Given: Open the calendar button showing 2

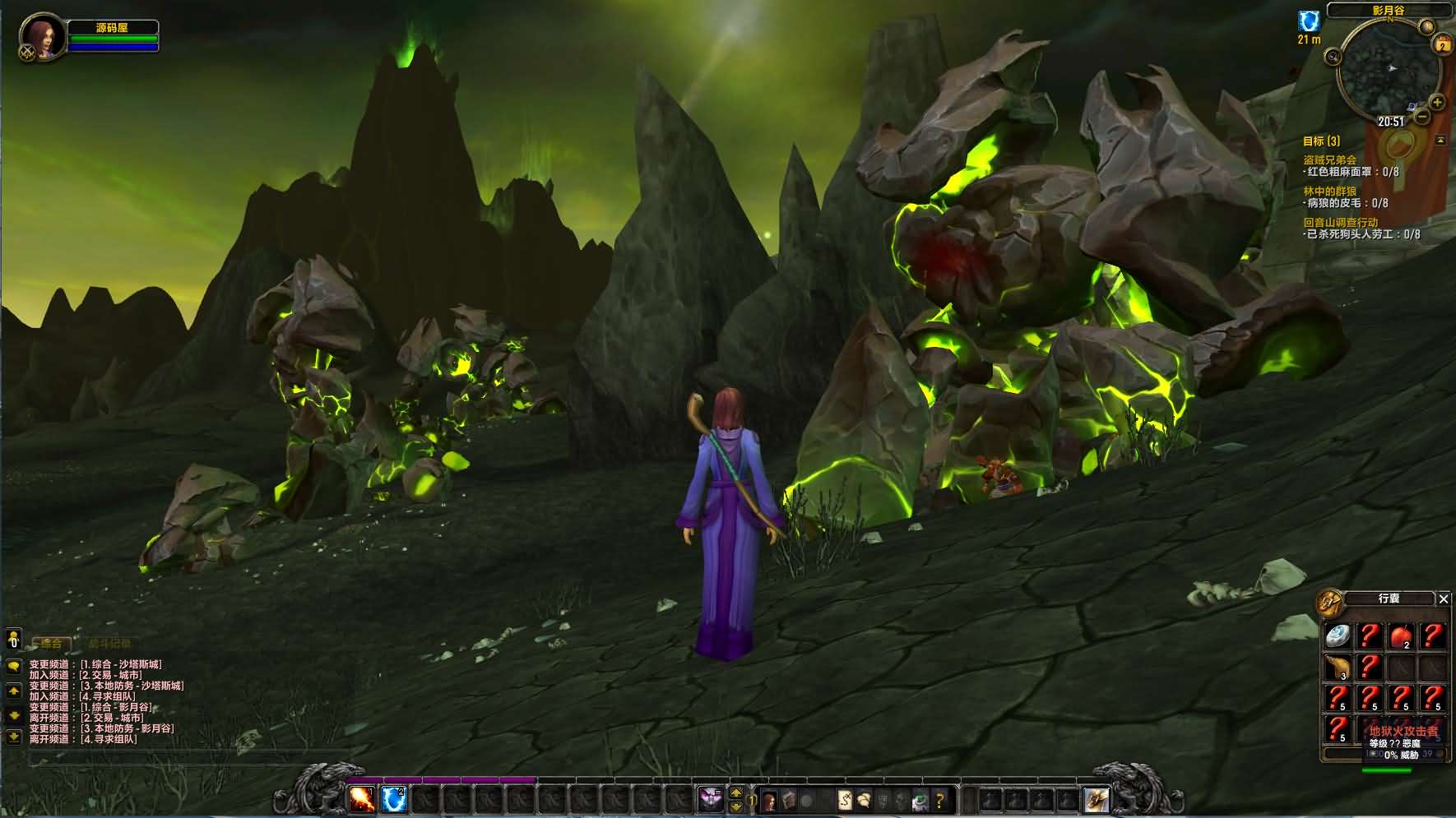Looking at the screenshot, I should tap(1442, 46).
